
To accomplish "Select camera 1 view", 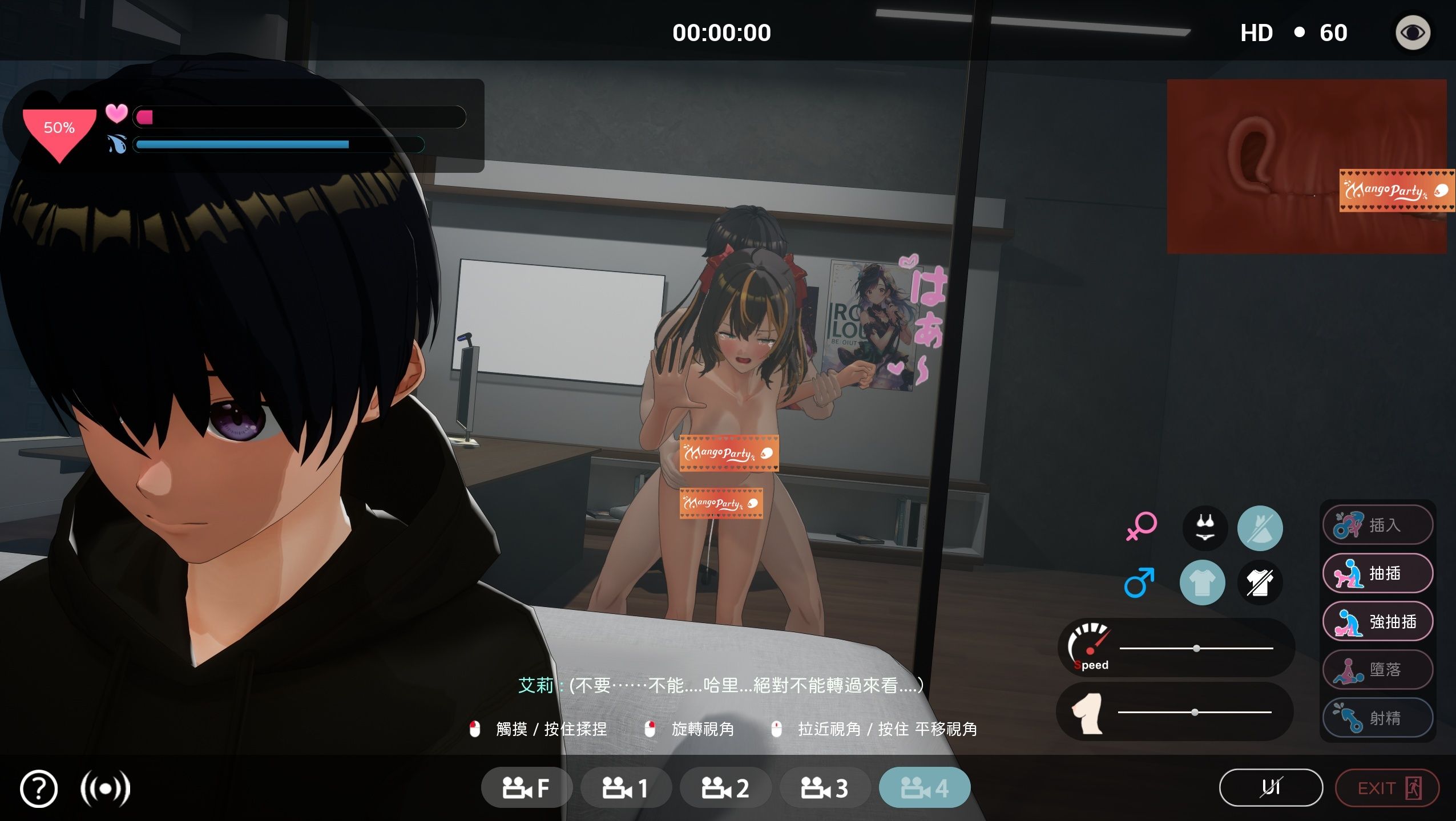I will point(626,788).
